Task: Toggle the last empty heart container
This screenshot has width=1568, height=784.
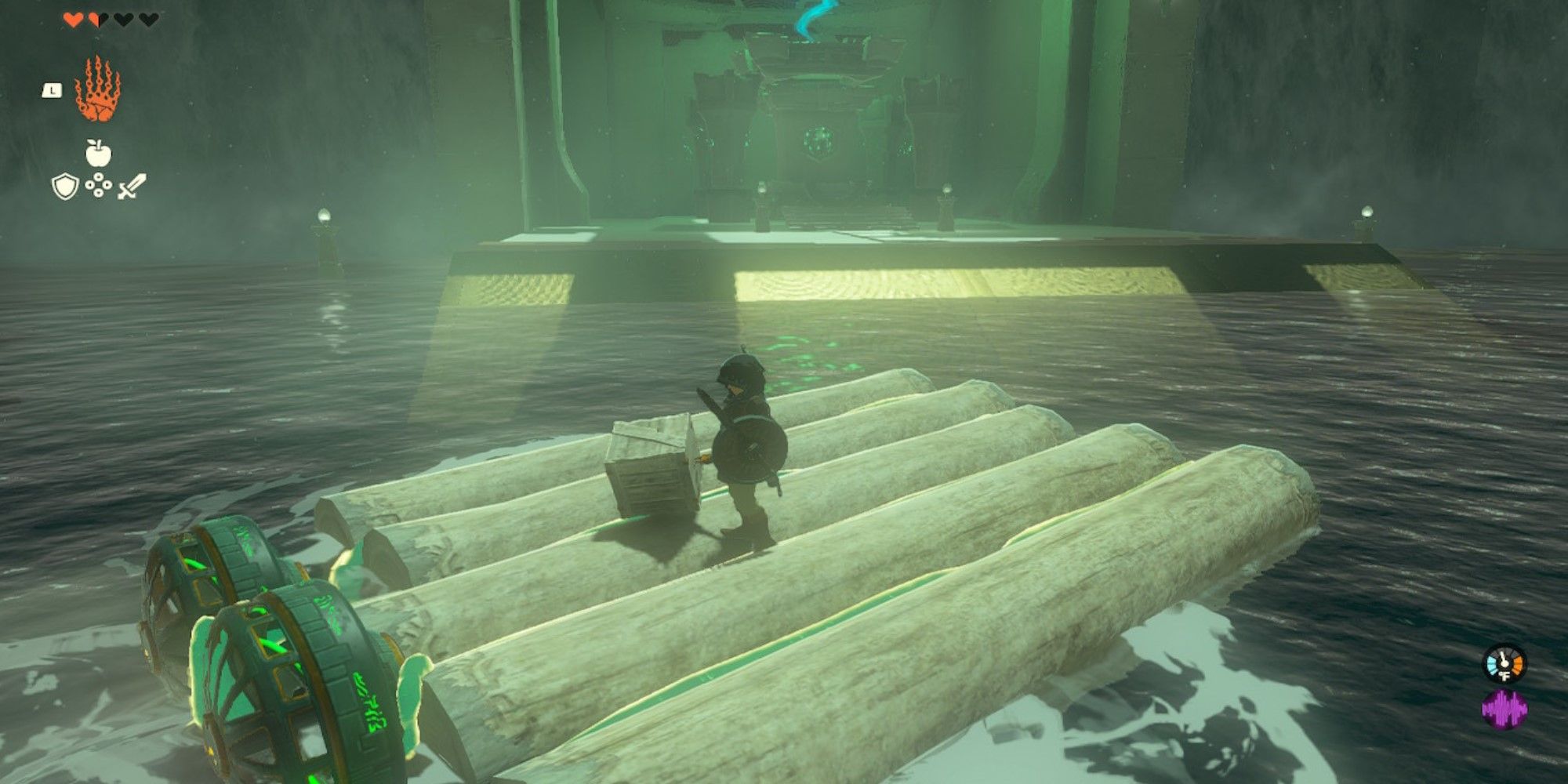Action: click(147, 20)
